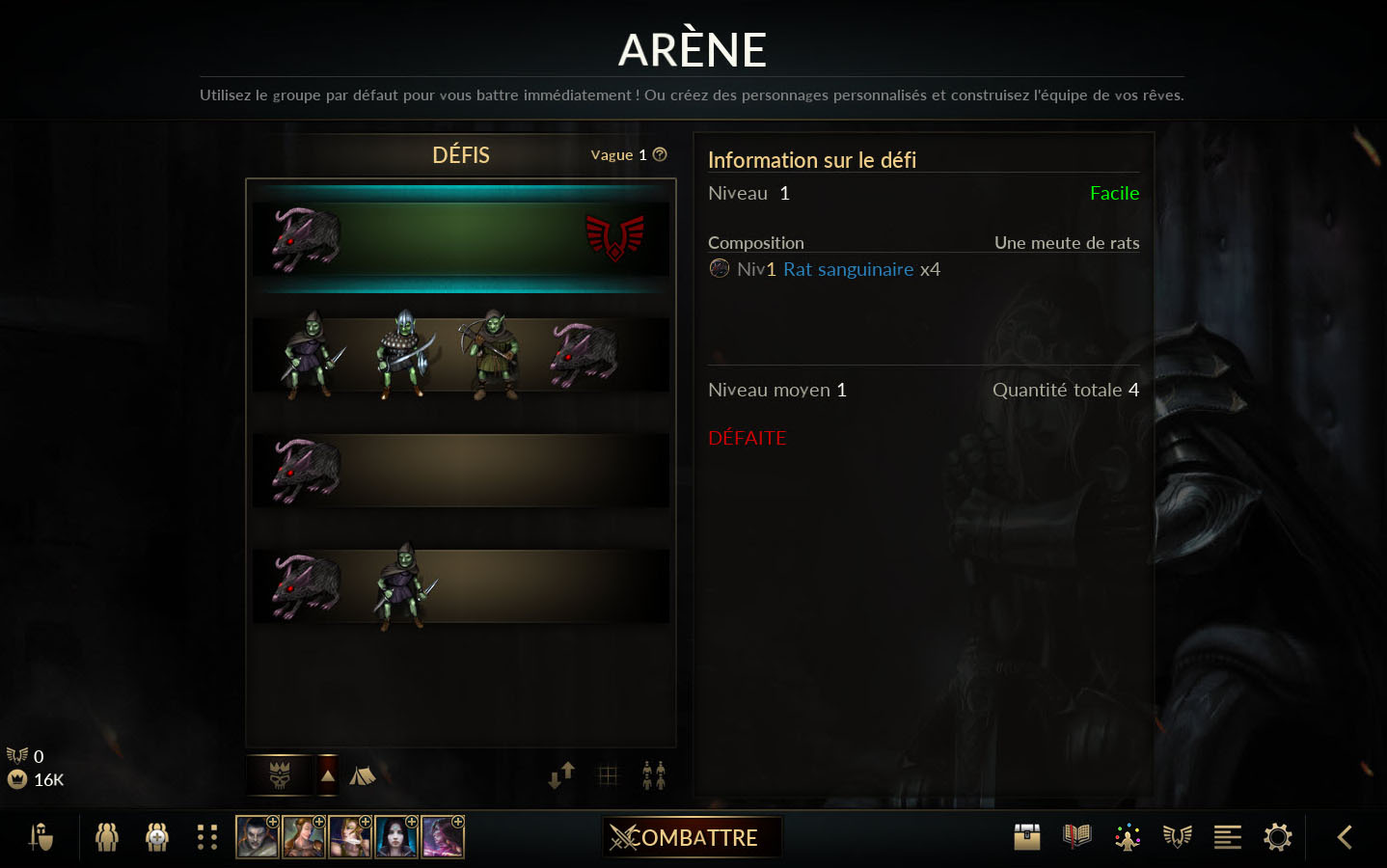The height and width of the screenshot is (868, 1387).
Task: Pick the challenge with one rat and one goblin
Action: pyautogui.click(x=460, y=586)
